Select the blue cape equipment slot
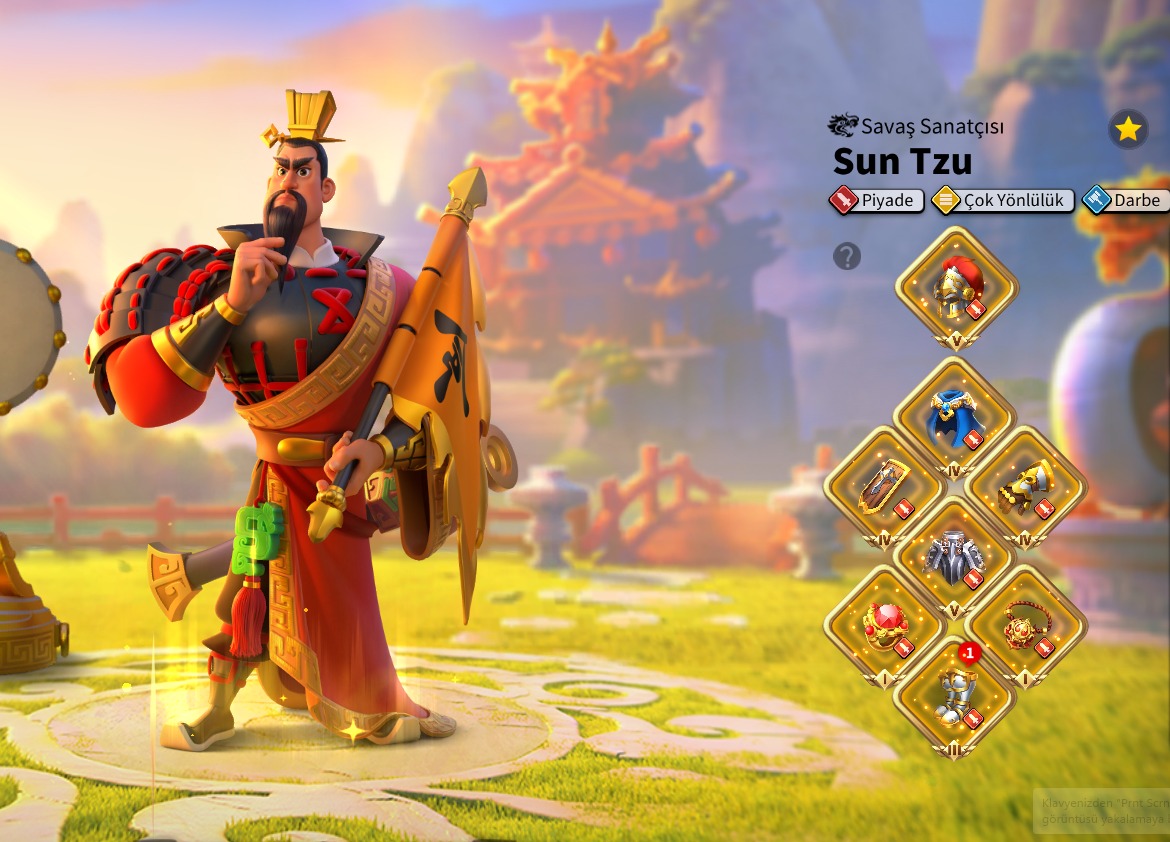The image size is (1170, 842). [x=955, y=416]
